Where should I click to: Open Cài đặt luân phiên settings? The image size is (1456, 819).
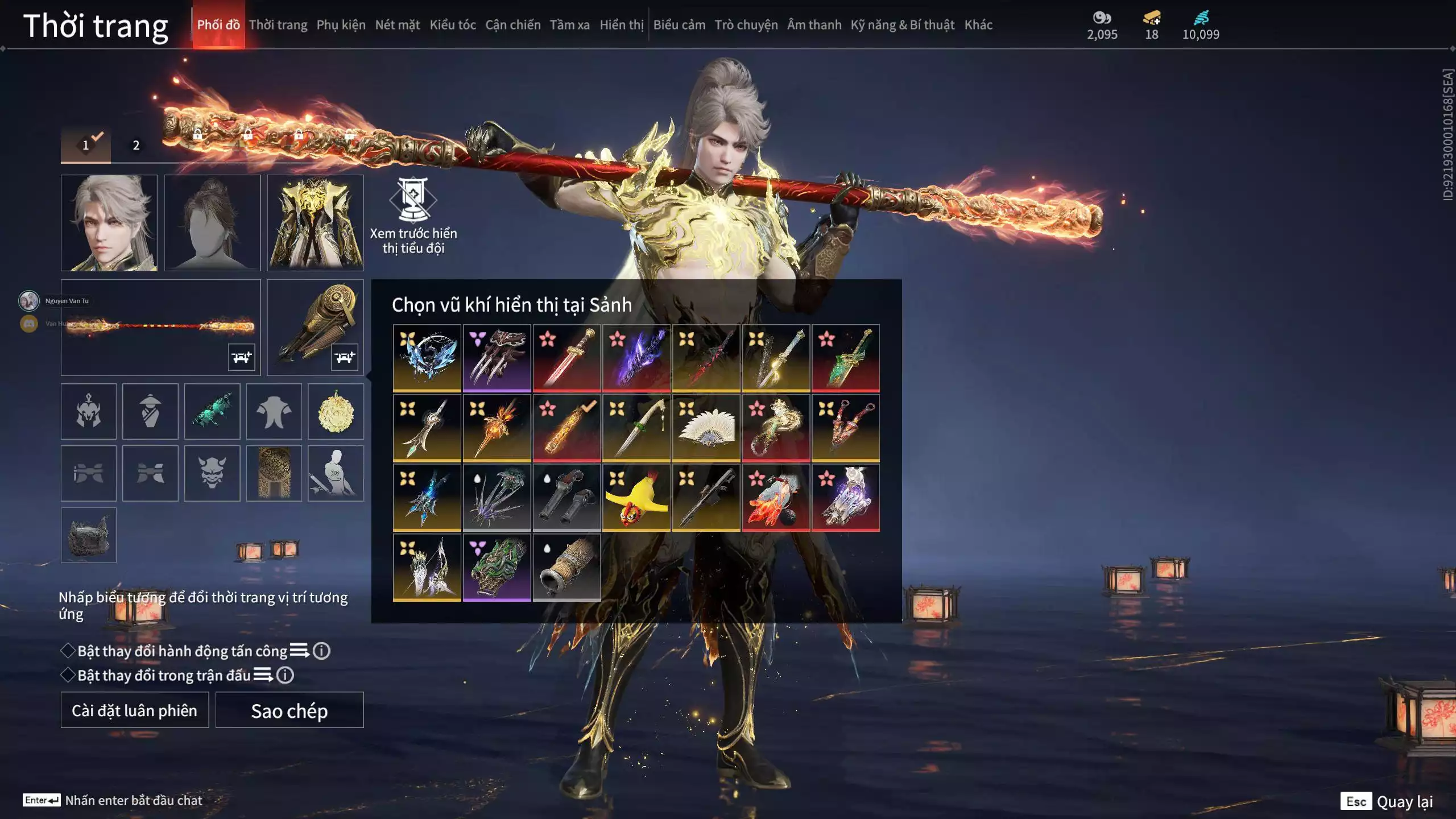(x=134, y=710)
